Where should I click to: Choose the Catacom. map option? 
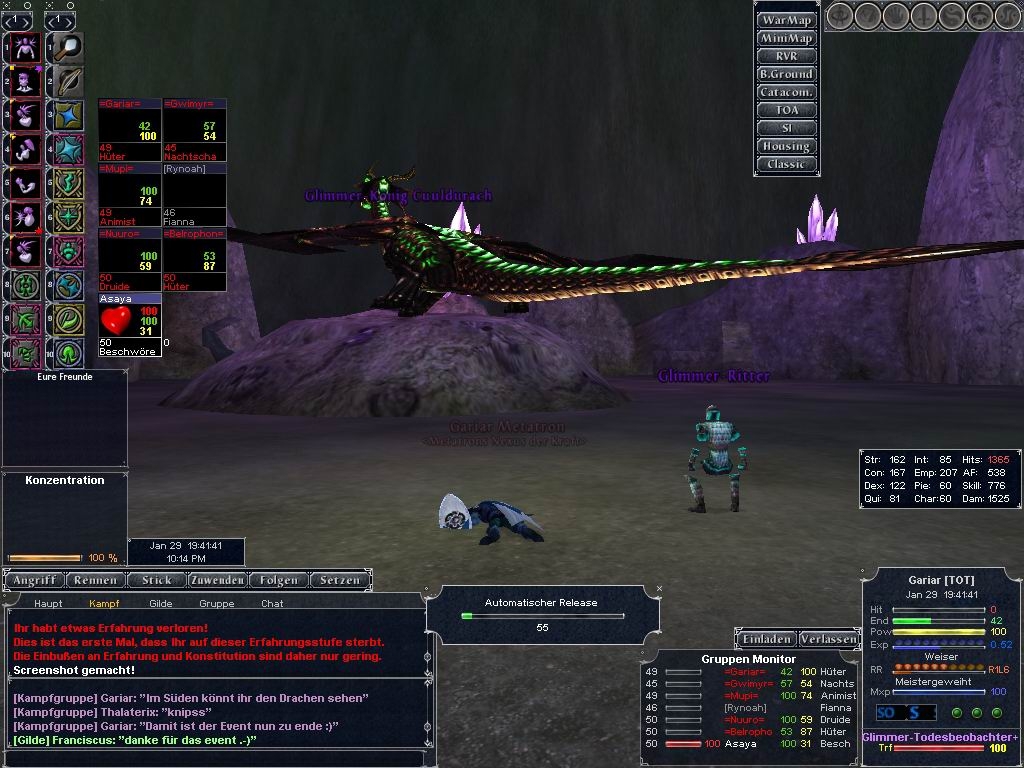pyautogui.click(x=786, y=92)
